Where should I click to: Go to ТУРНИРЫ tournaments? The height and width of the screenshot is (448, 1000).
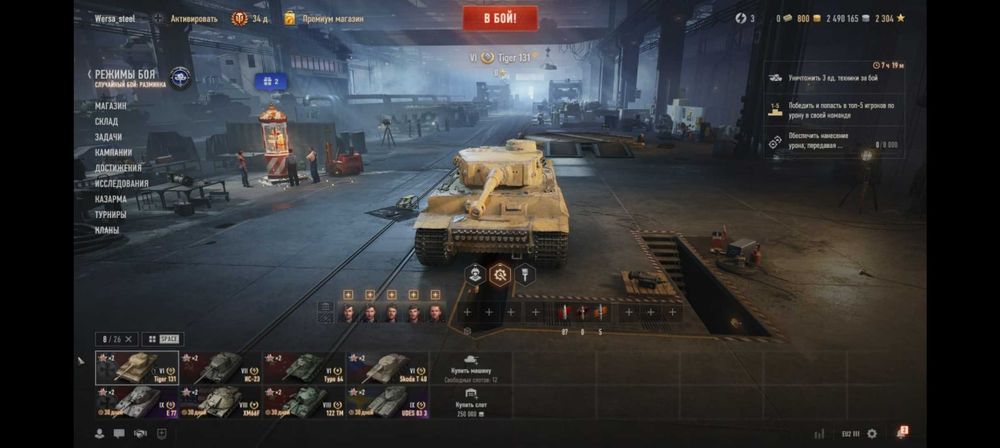(x=111, y=214)
